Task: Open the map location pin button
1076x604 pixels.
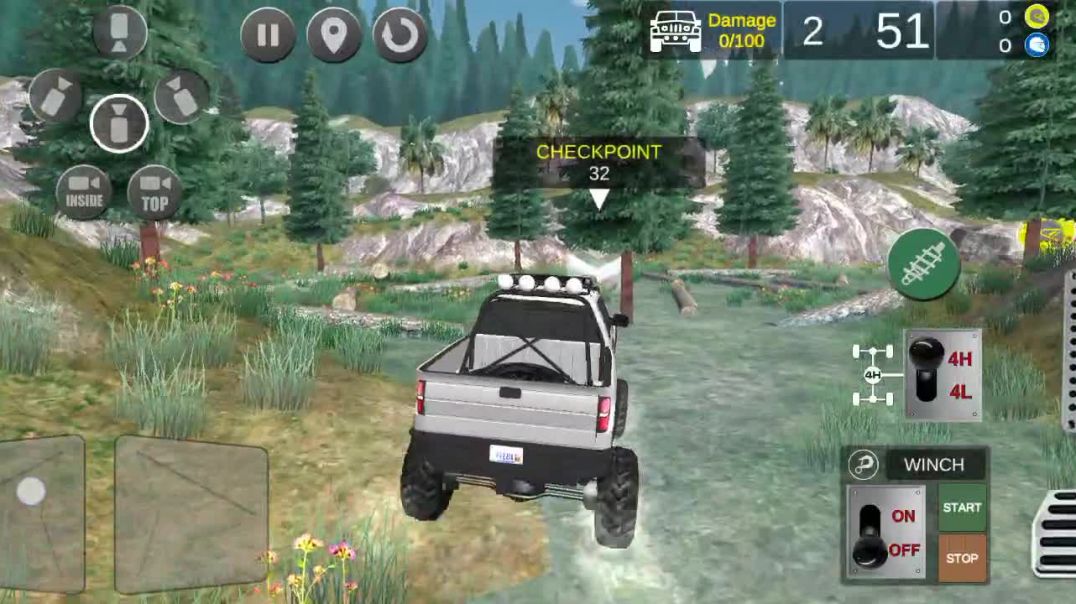Action: [334, 36]
